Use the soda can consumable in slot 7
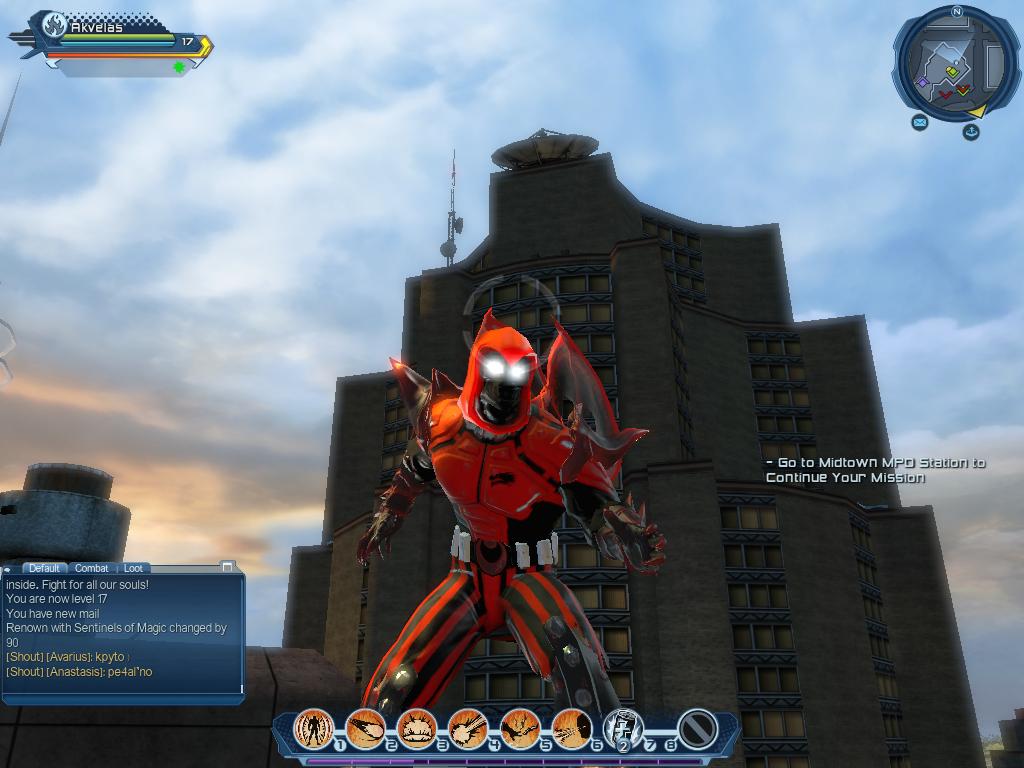 tap(622, 729)
